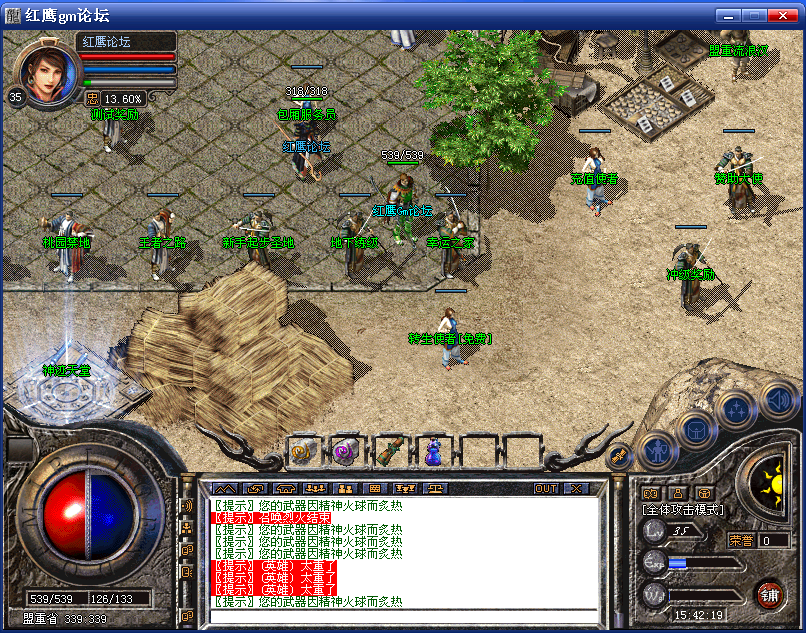Viewport: 806px width, 633px height.
Task: Click the orange crossed-tools round icon
Action: [619, 455]
